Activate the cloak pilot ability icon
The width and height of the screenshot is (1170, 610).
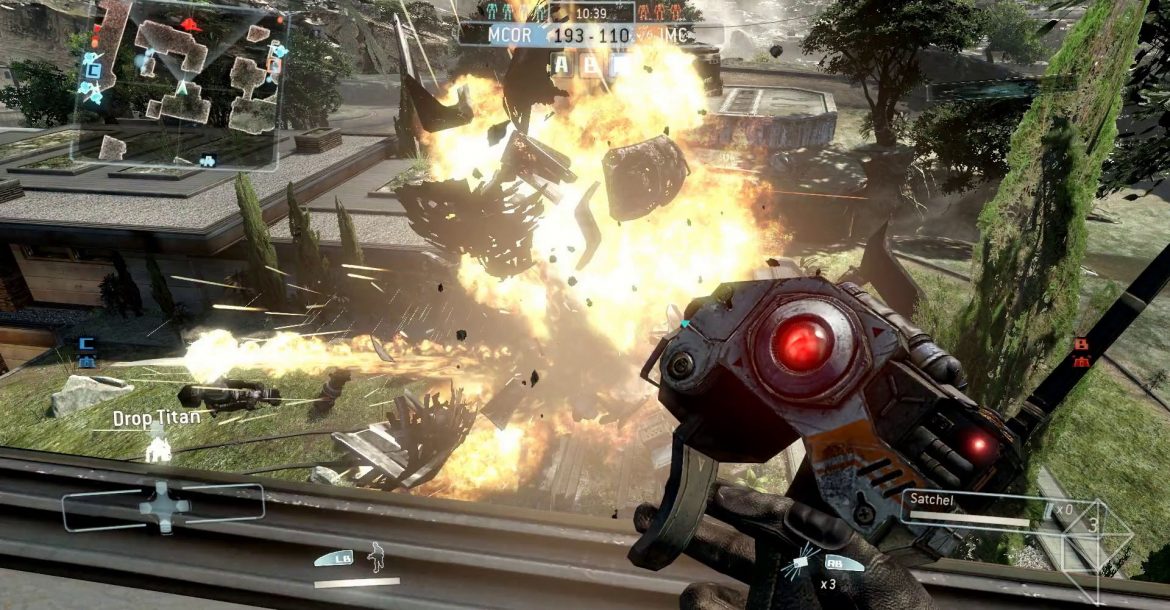coord(377,556)
